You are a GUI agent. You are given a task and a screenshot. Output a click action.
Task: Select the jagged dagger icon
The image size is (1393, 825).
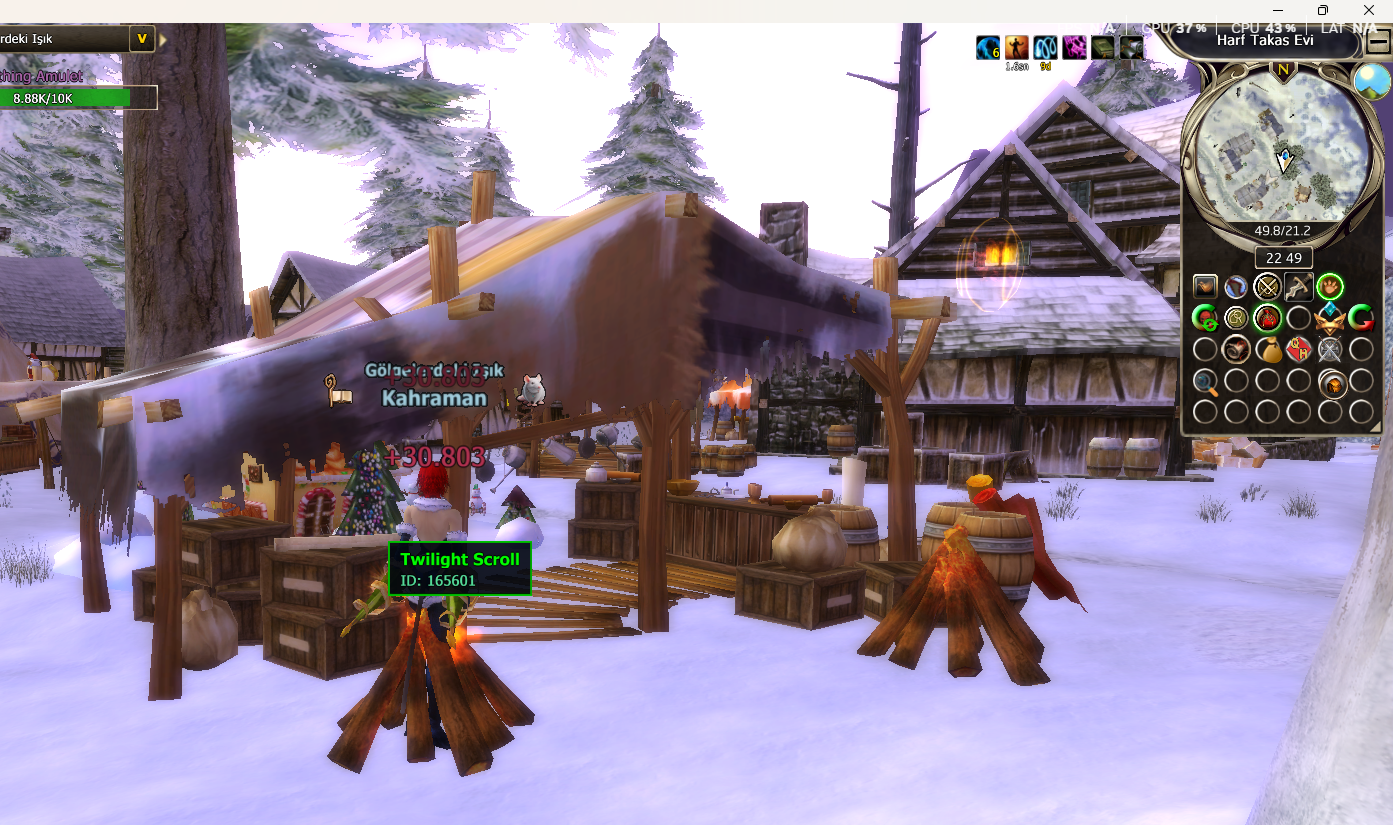[x=1298, y=287]
